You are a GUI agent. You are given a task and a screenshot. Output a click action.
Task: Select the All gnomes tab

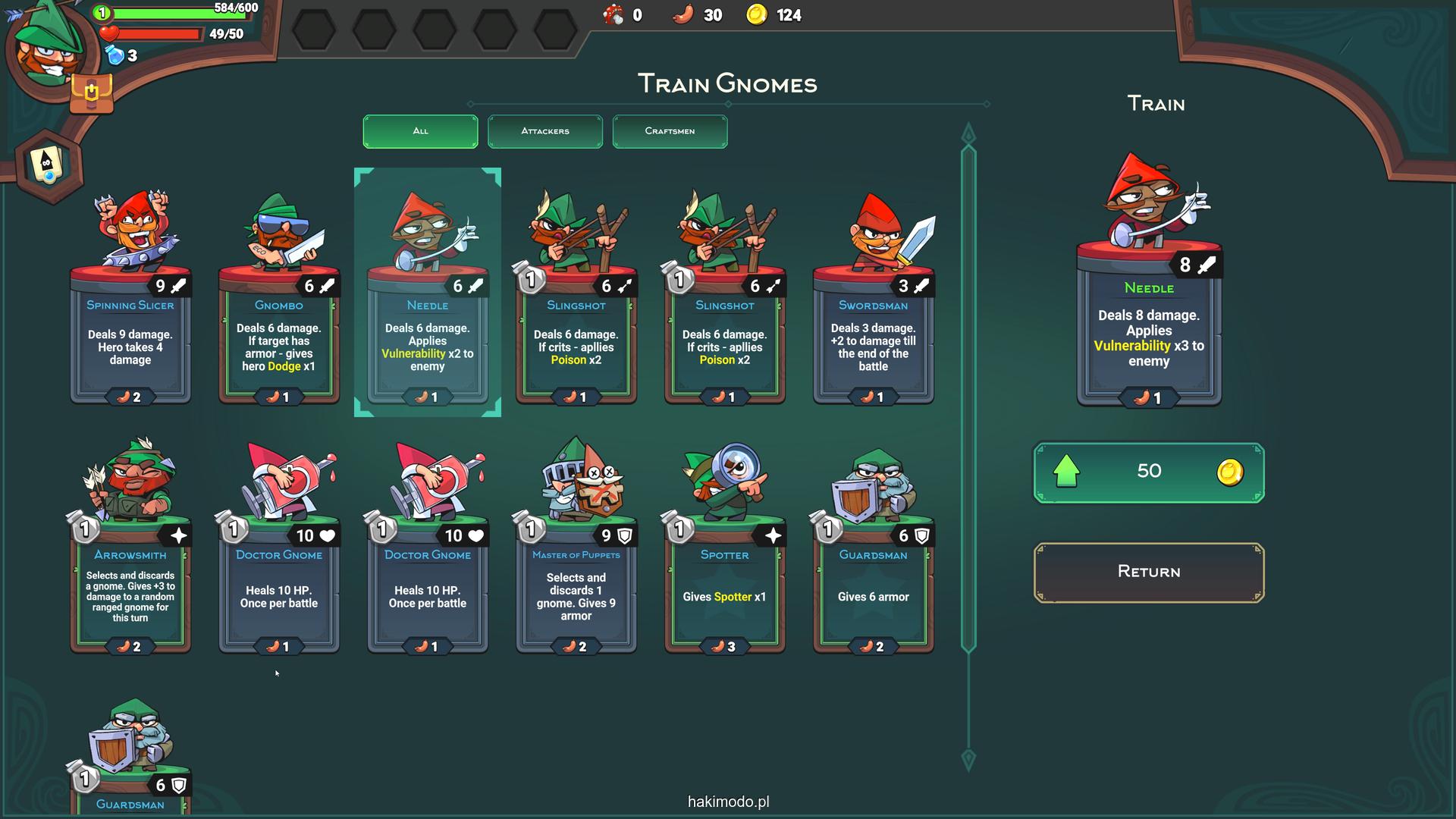[x=420, y=131]
